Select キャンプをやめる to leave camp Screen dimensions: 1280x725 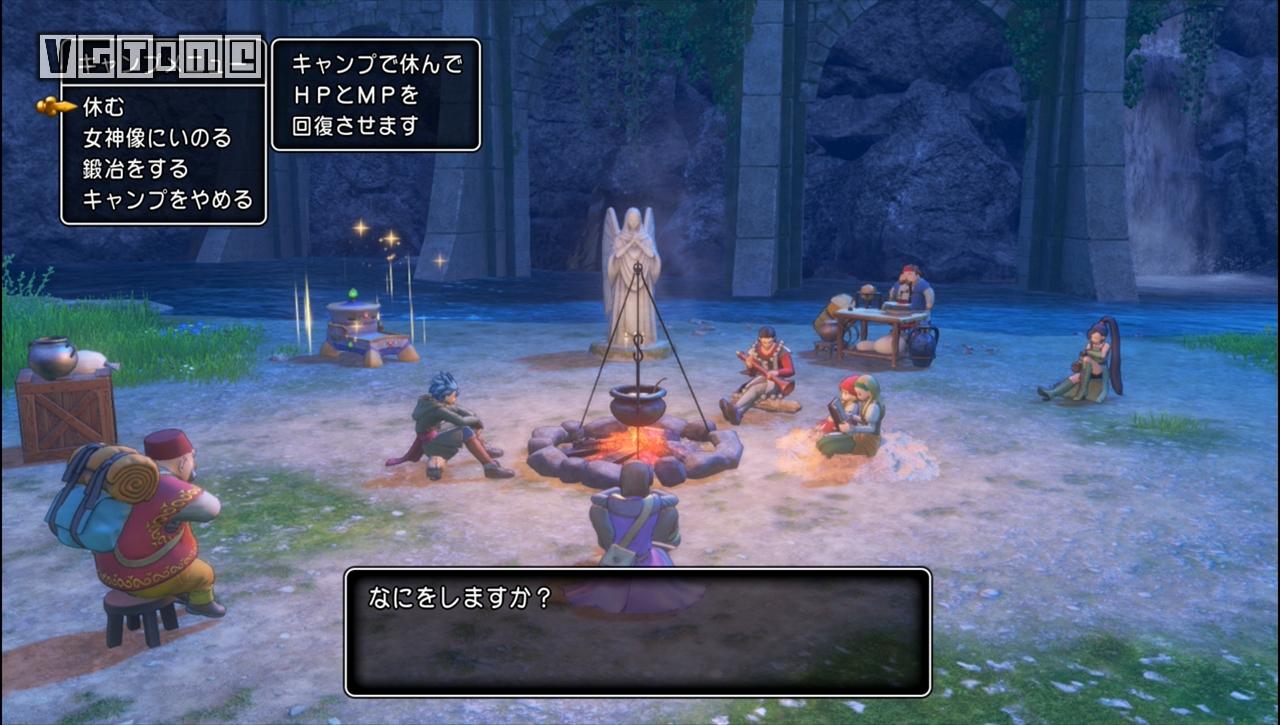tap(167, 199)
